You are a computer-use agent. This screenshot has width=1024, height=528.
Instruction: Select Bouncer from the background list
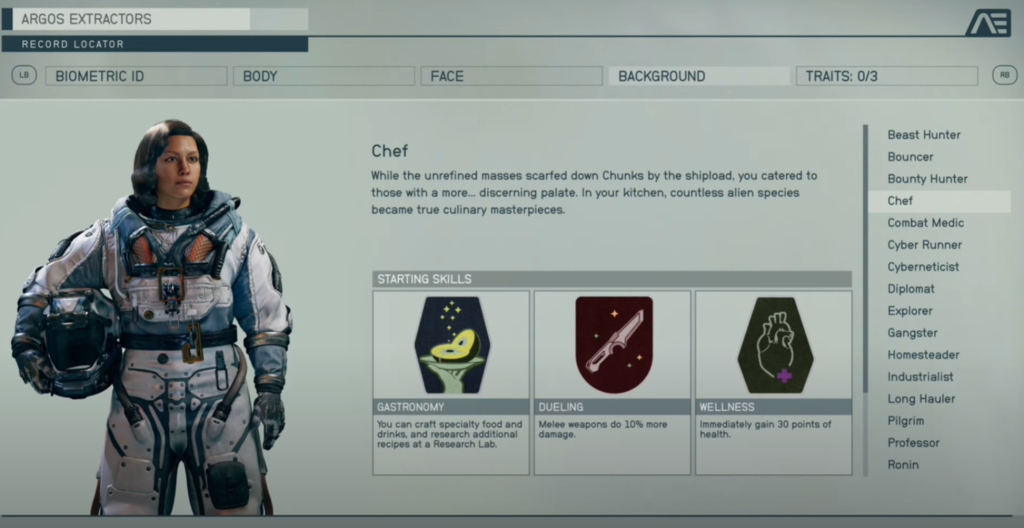point(911,157)
